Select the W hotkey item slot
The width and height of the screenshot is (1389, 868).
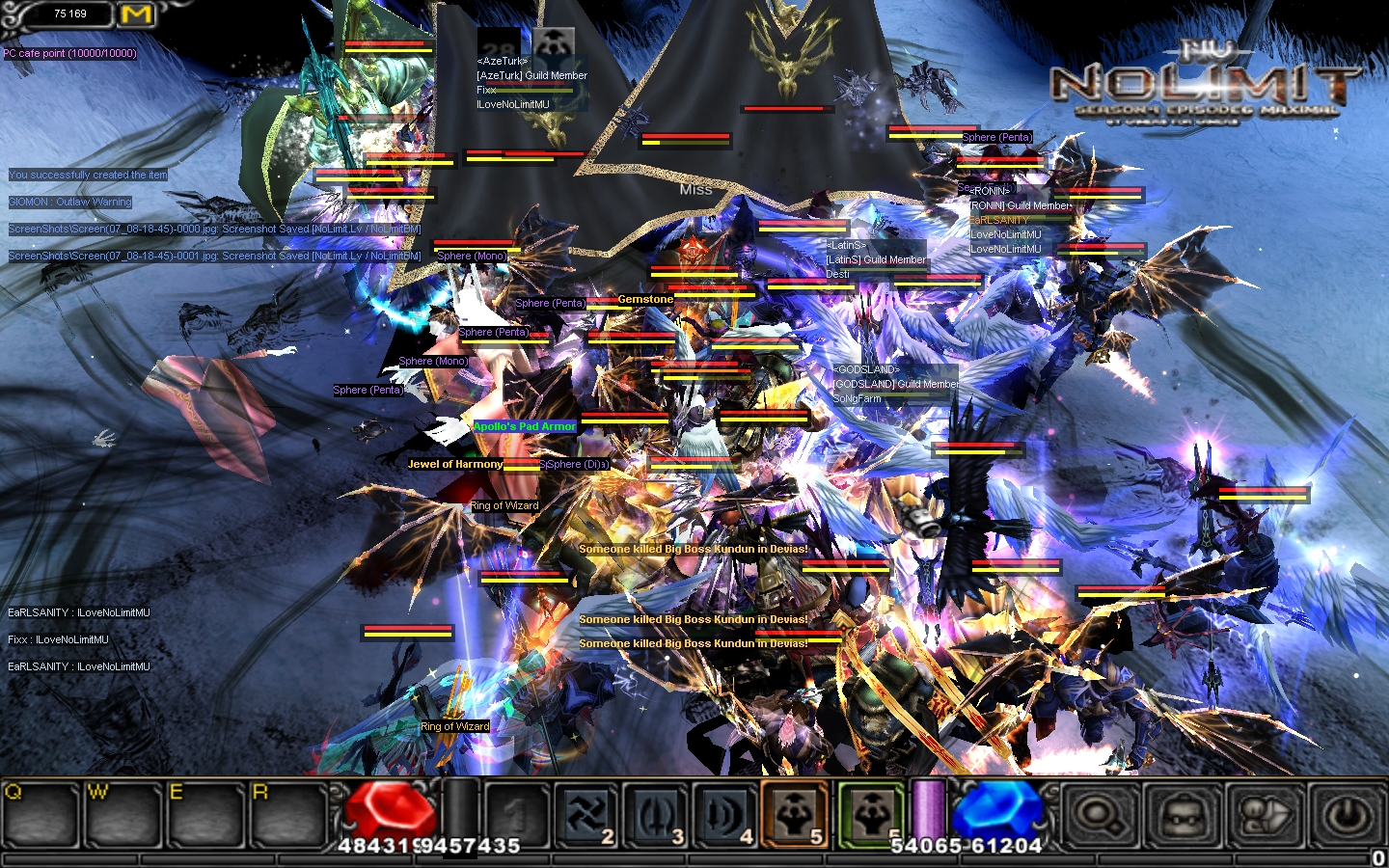click(x=123, y=815)
